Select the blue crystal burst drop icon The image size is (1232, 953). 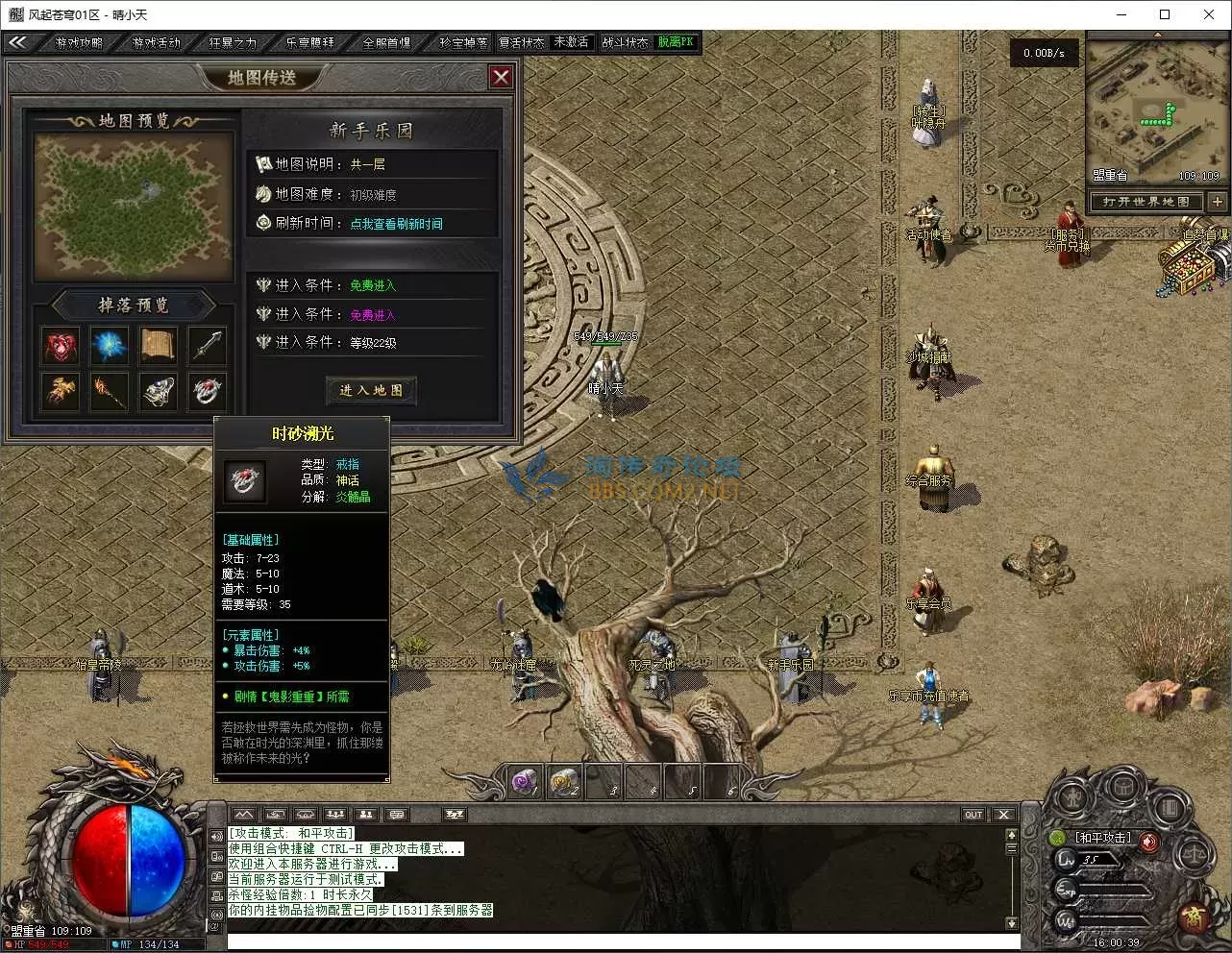110,346
